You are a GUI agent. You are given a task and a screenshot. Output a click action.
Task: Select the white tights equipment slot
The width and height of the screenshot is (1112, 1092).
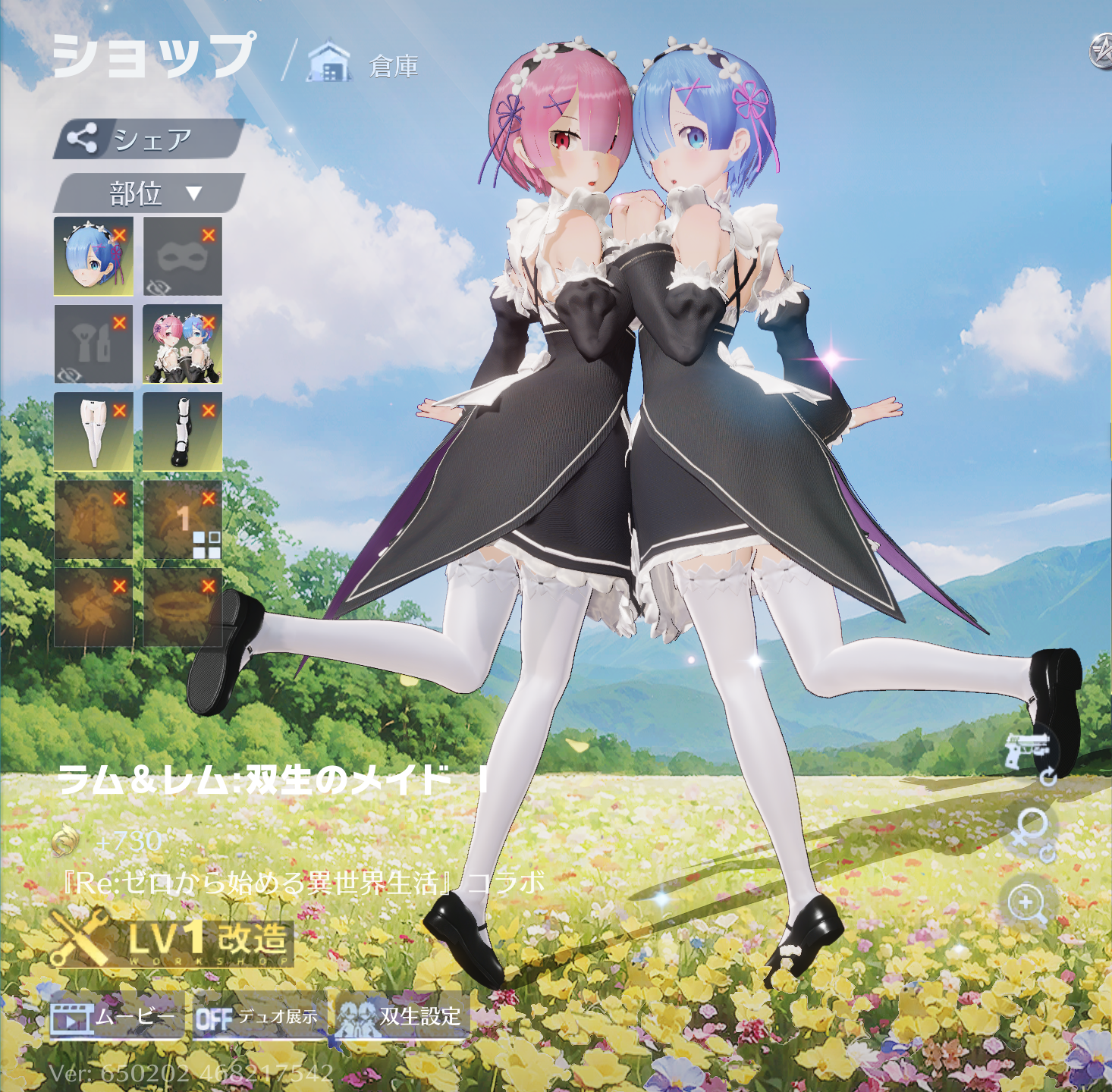pos(92,434)
